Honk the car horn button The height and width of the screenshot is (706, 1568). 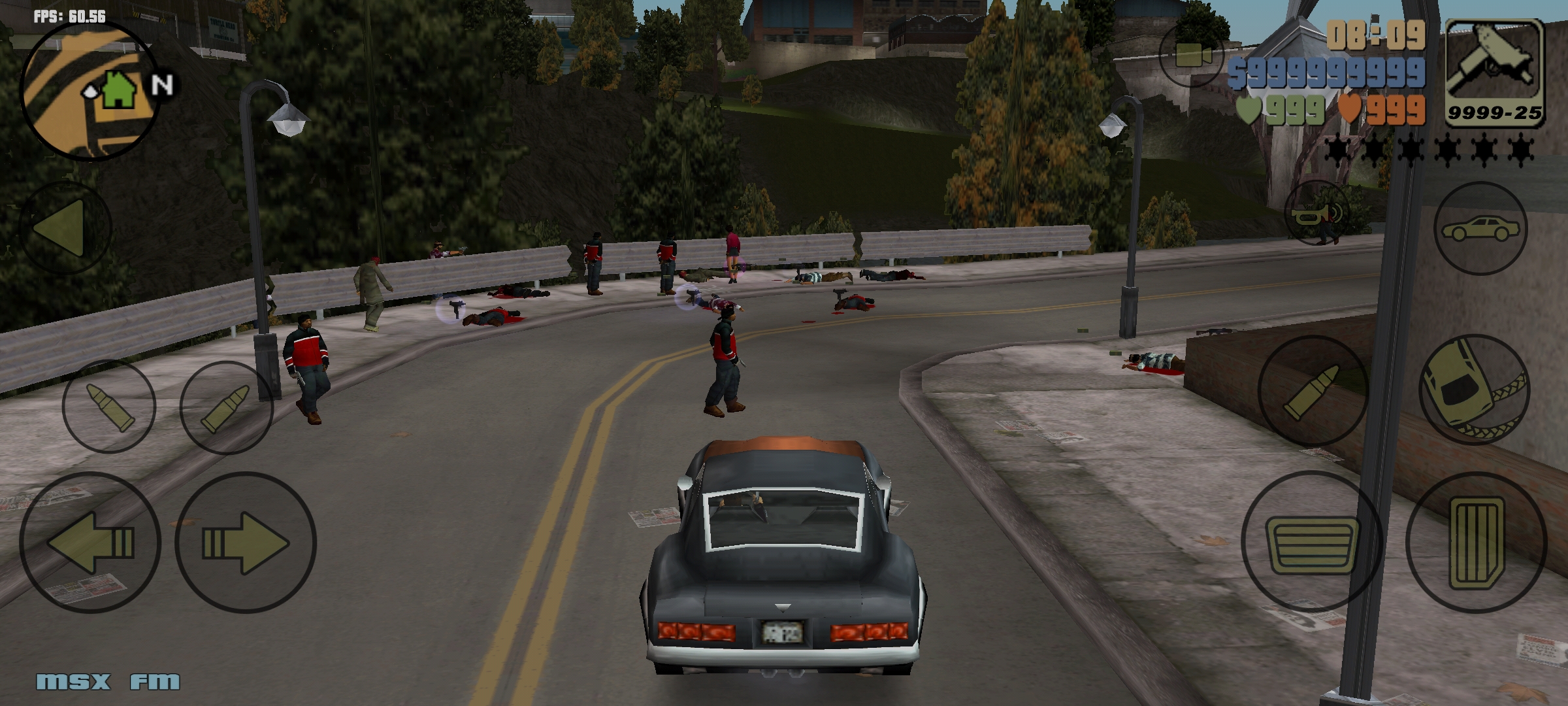click(1317, 213)
